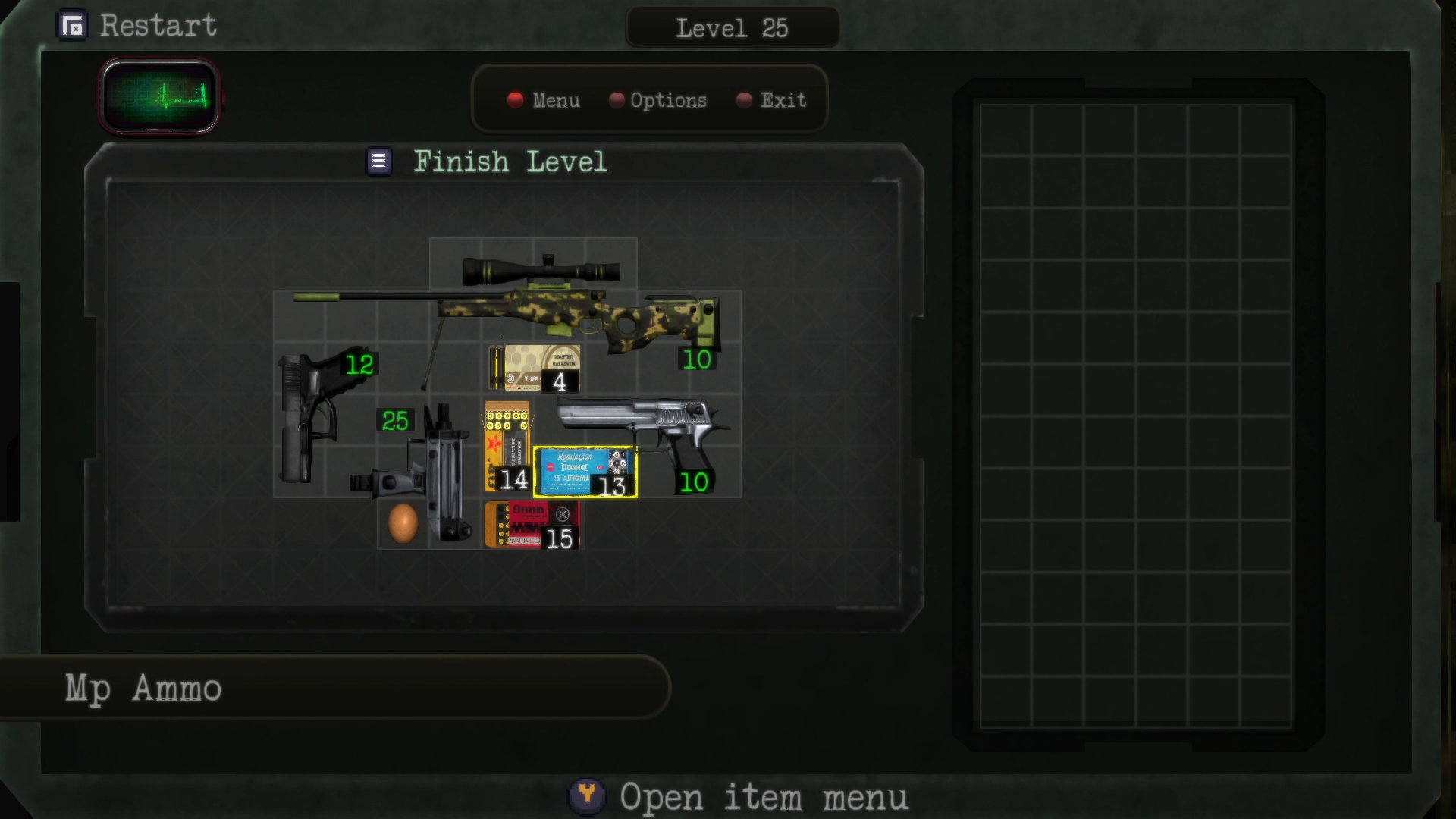Click the Finish Level button
Screen dimensions: 1456x819
[510, 162]
